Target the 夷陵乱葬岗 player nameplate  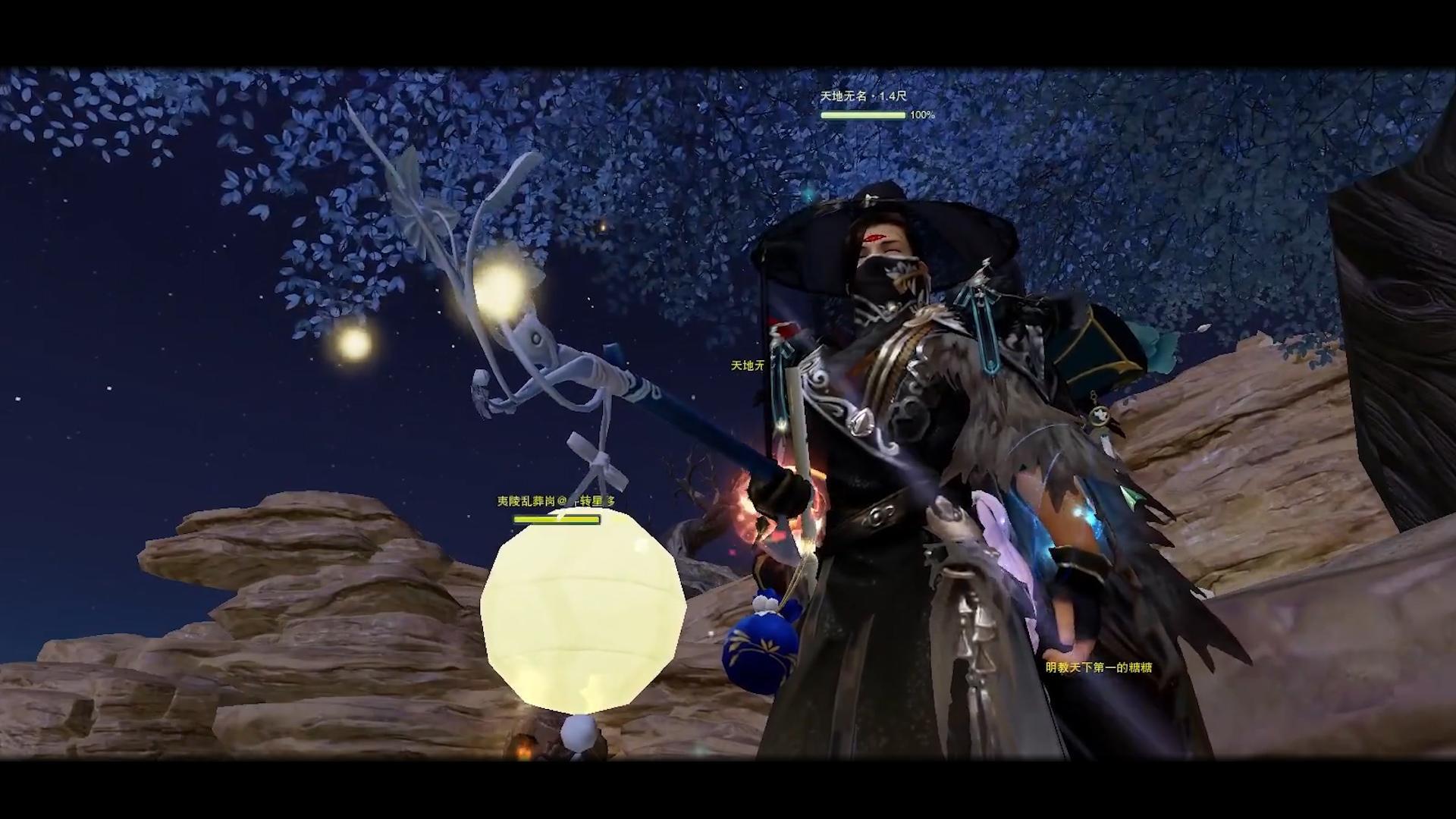pos(556,501)
